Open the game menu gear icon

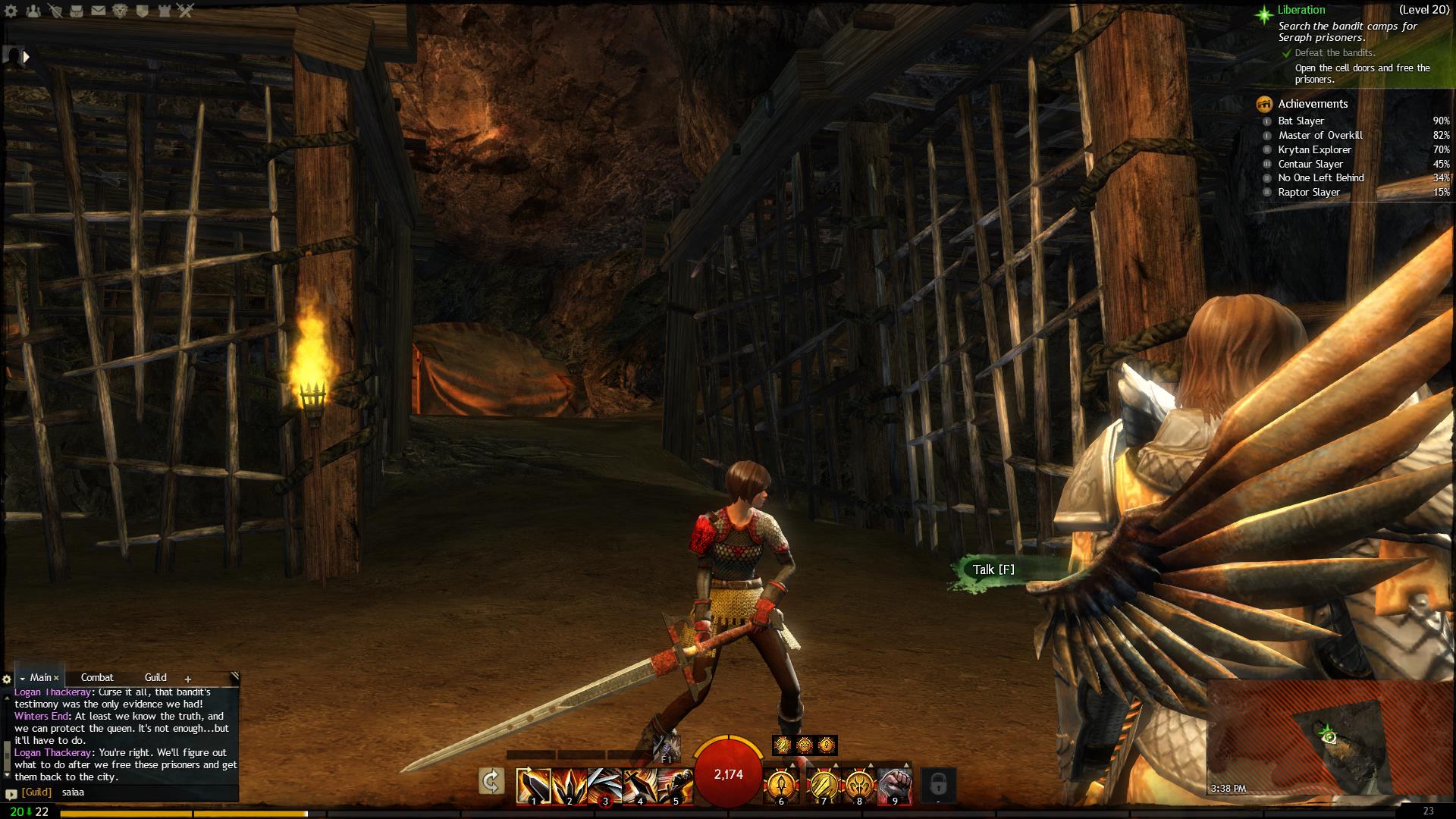(x=11, y=11)
